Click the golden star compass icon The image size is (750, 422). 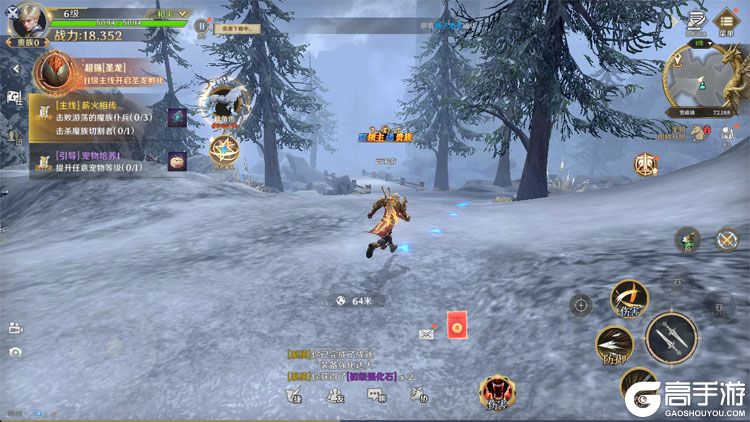(224, 150)
